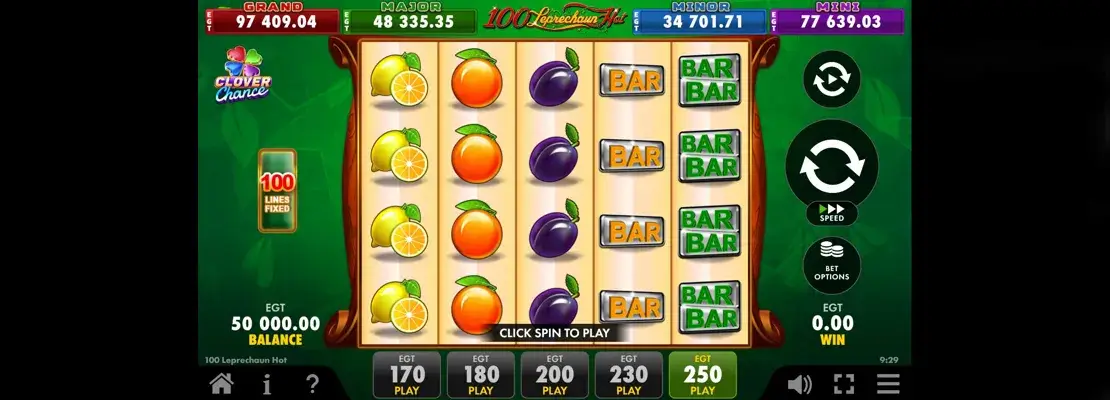Open the hamburger menu
Image resolution: width=1110 pixels, height=400 pixels.
coord(888,383)
